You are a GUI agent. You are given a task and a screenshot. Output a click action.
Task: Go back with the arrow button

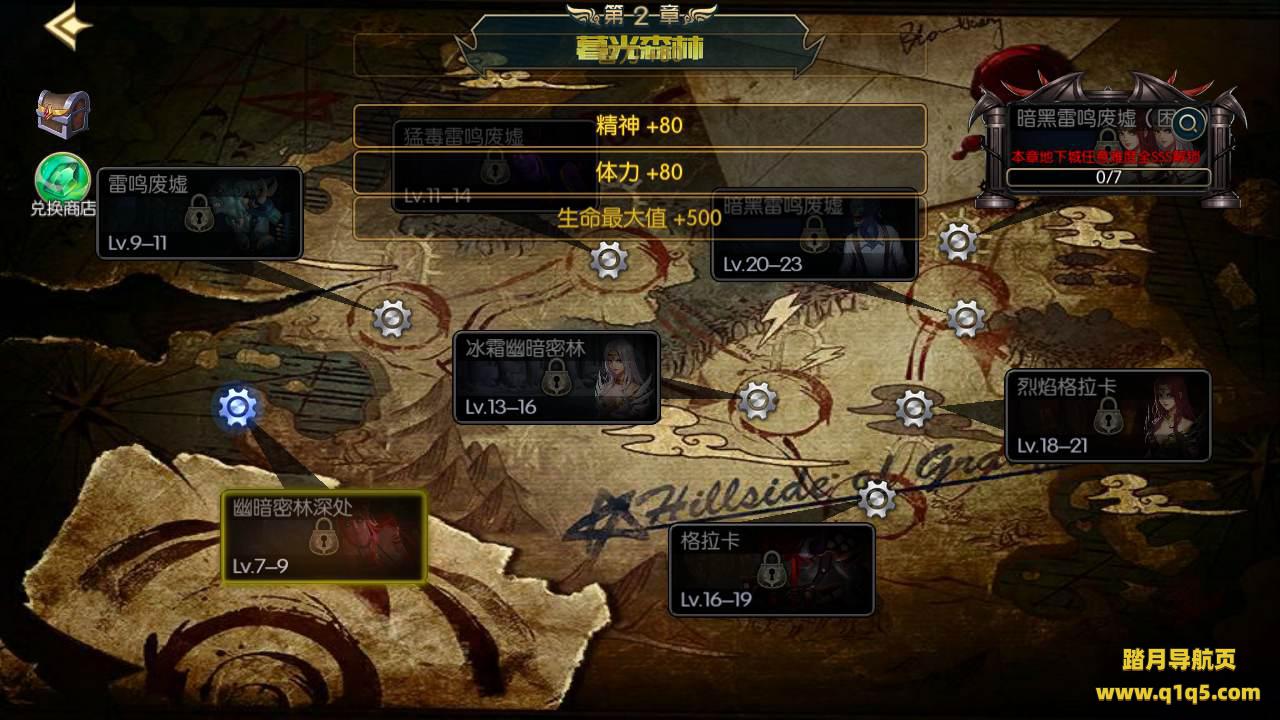coord(68,27)
